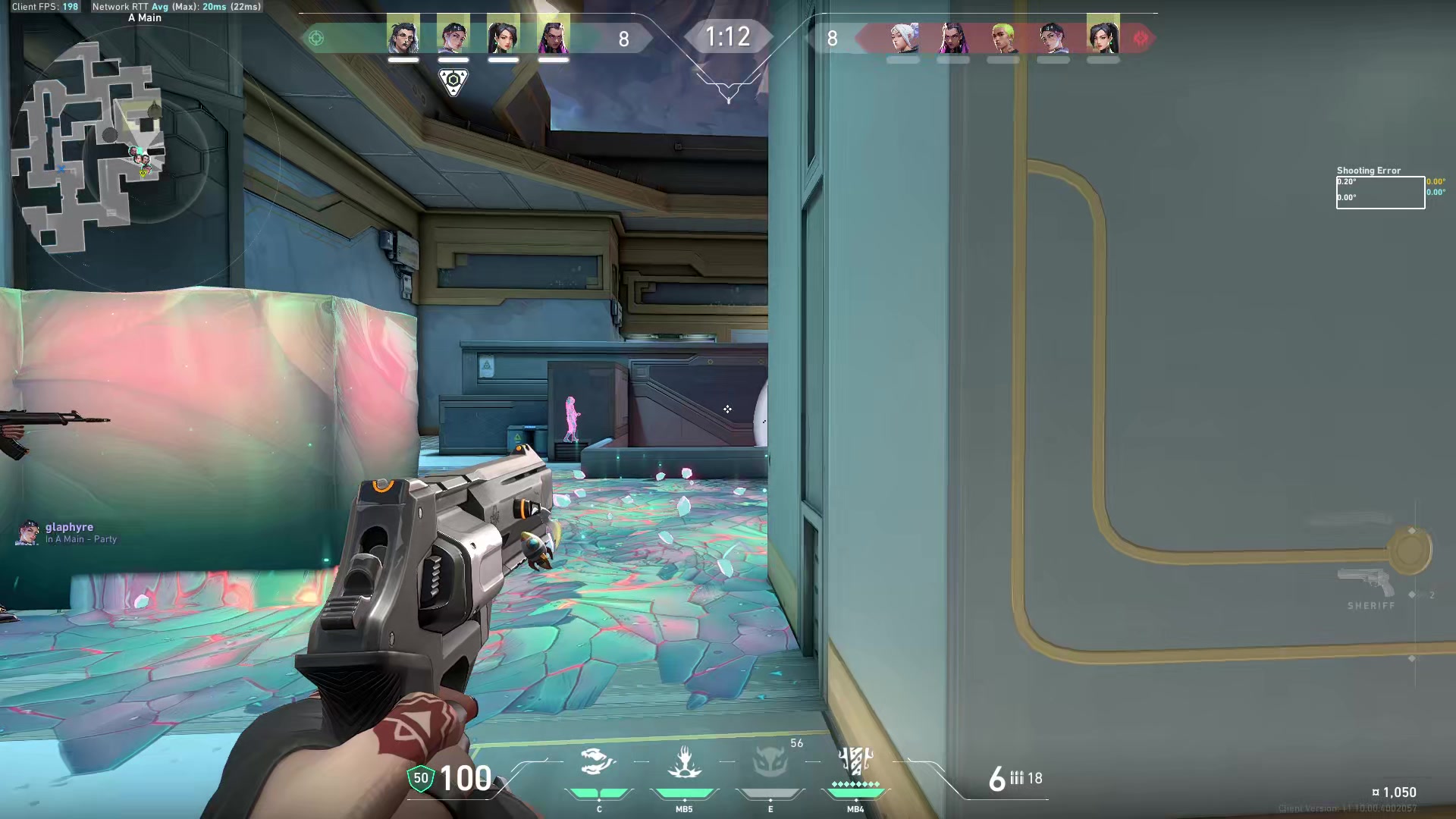
Task: Select the enemy Jett portrait
Action: [x=903, y=37]
